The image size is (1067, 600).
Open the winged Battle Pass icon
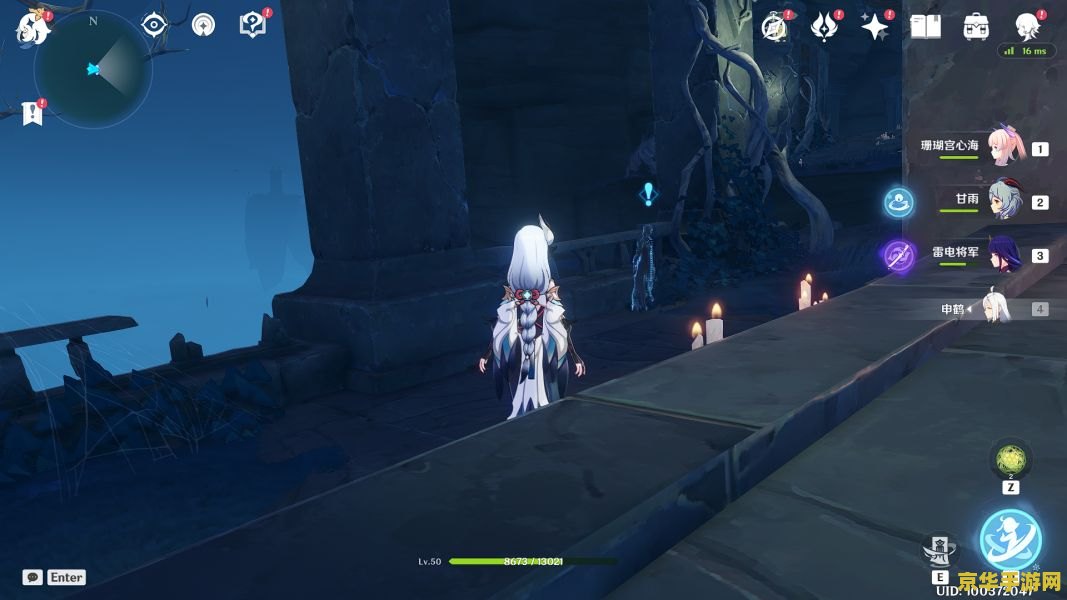(824, 27)
